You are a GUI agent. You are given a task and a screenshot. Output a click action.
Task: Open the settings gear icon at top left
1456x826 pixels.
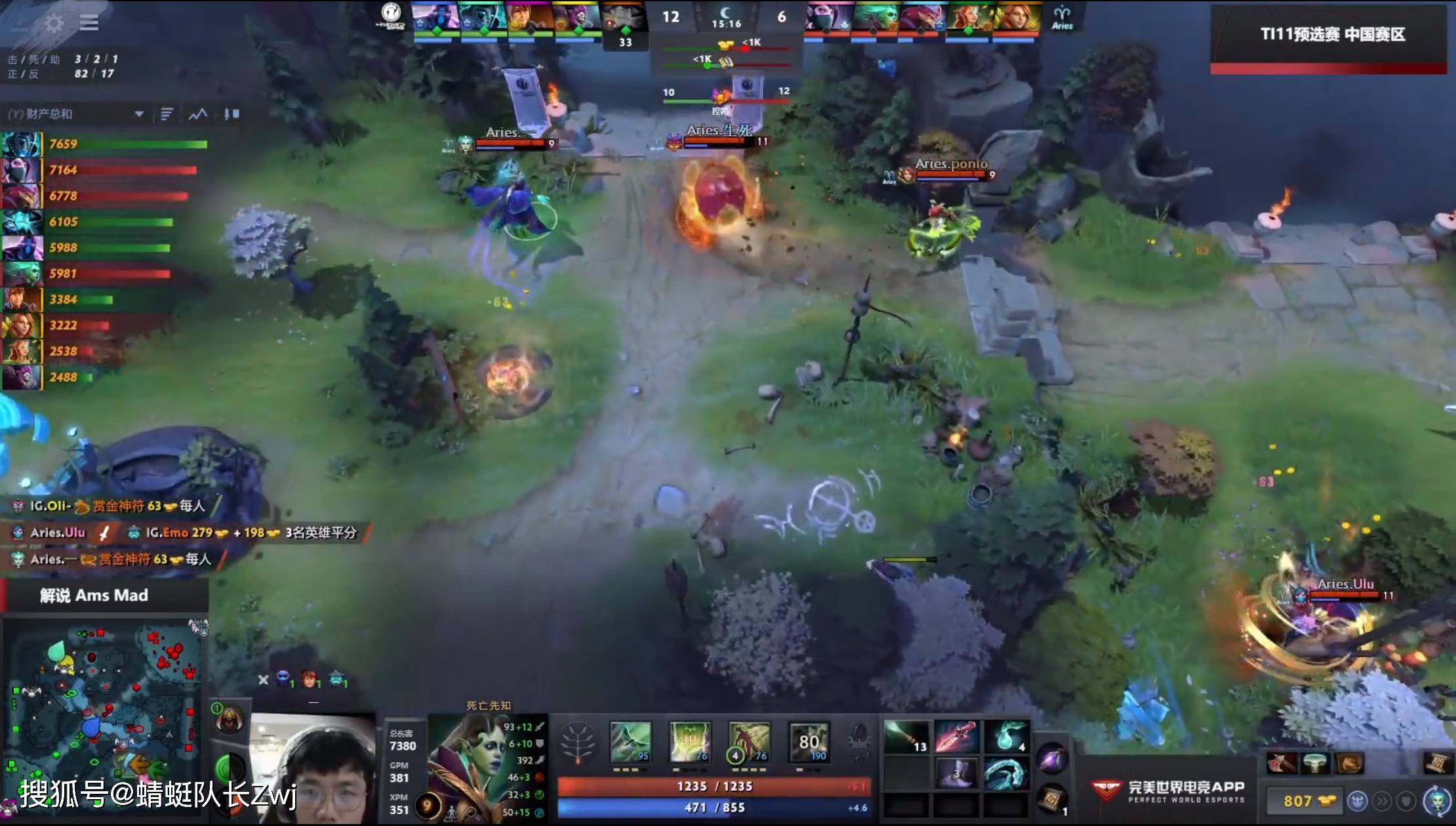pyautogui.click(x=54, y=24)
